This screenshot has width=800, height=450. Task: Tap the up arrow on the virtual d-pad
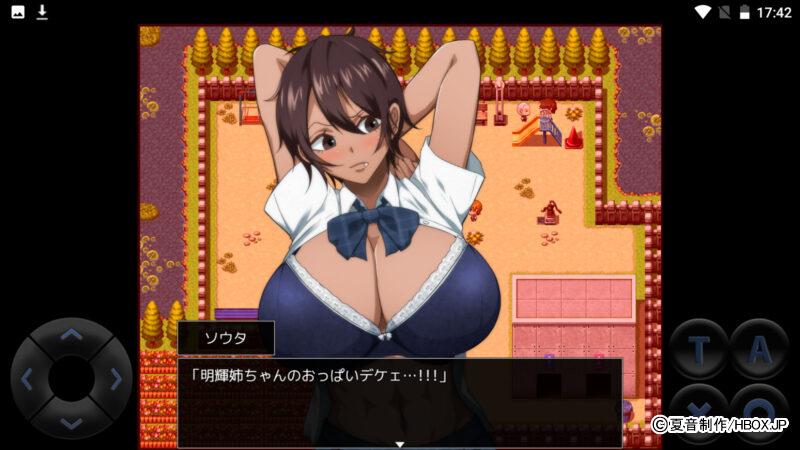point(71,335)
